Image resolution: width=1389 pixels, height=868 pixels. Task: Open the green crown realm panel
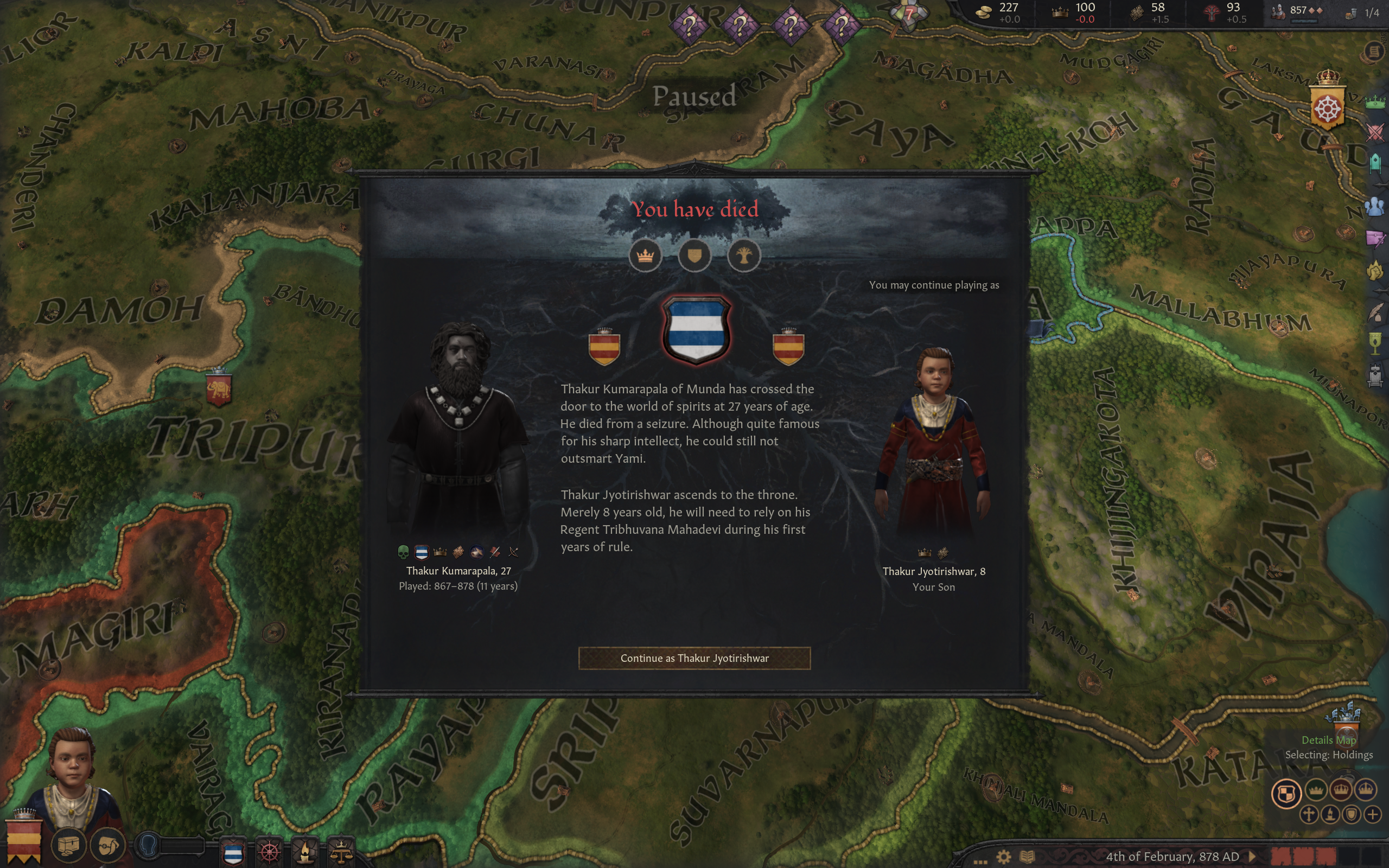click(x=1375, y=103)
